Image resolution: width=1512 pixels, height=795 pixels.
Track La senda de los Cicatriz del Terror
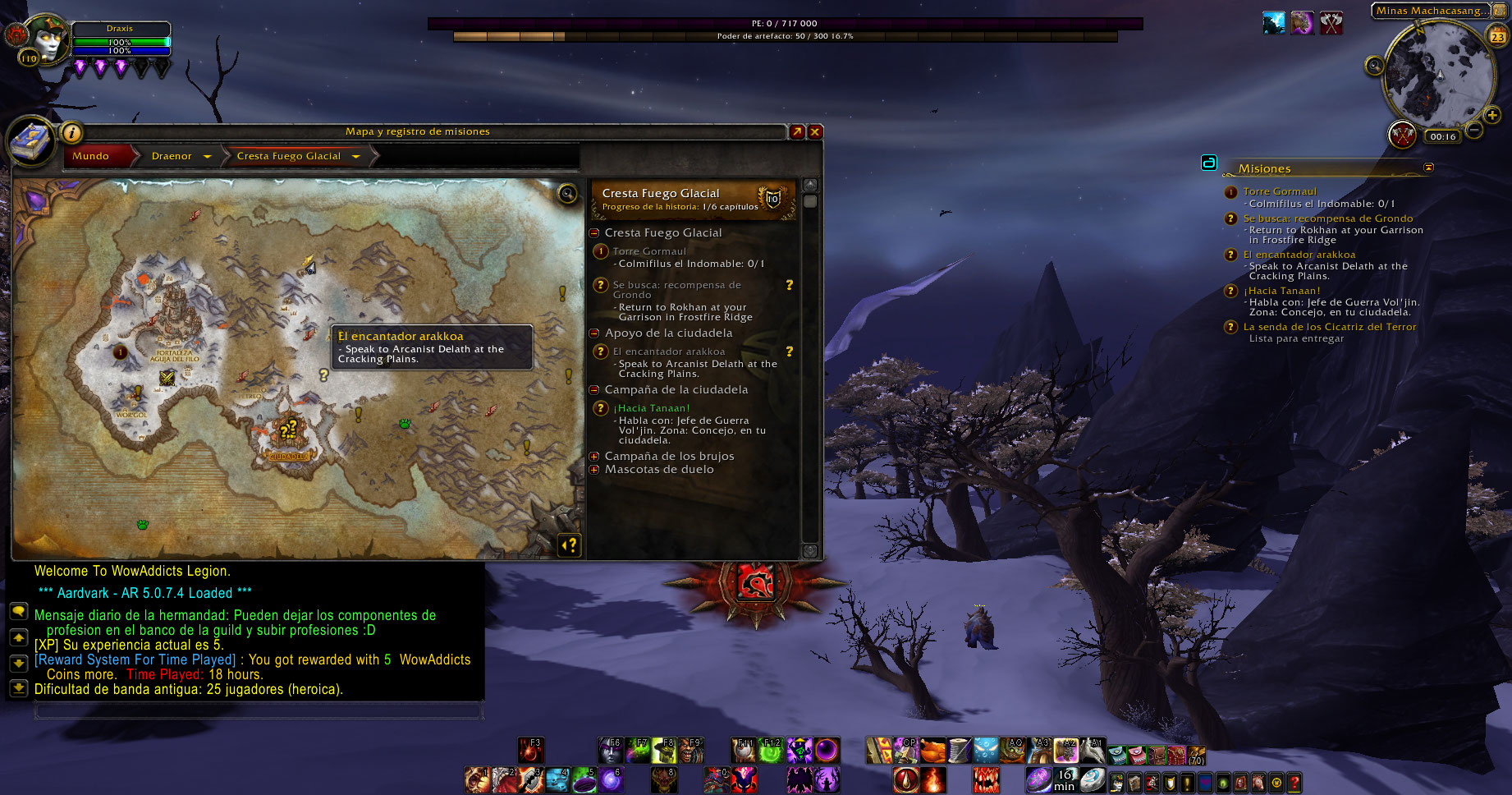(x=1329, y=327)
